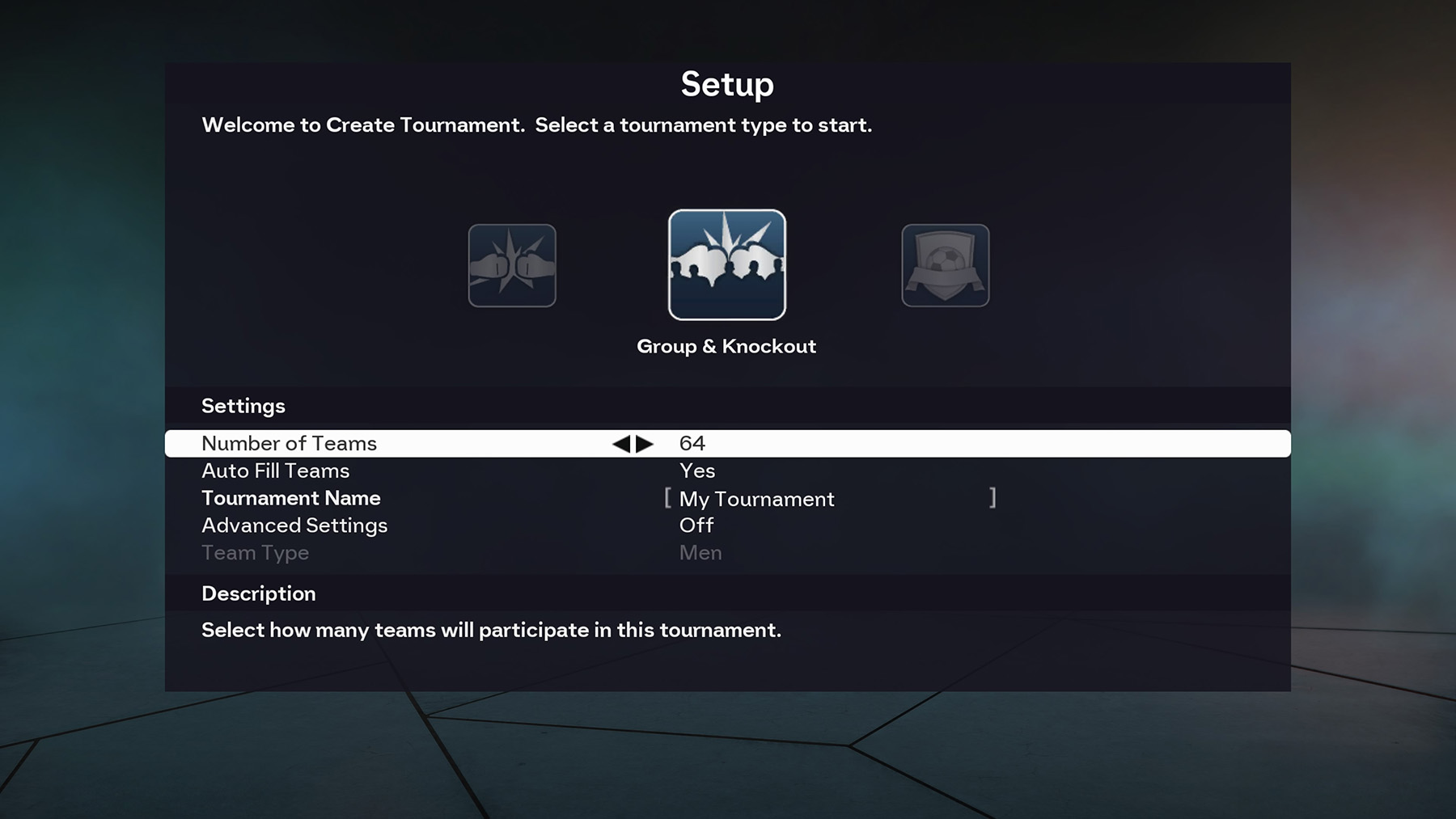This screenshot has height=819, width=1456.
Task: Select the Advanced Settings row
Action: [294, 525]
